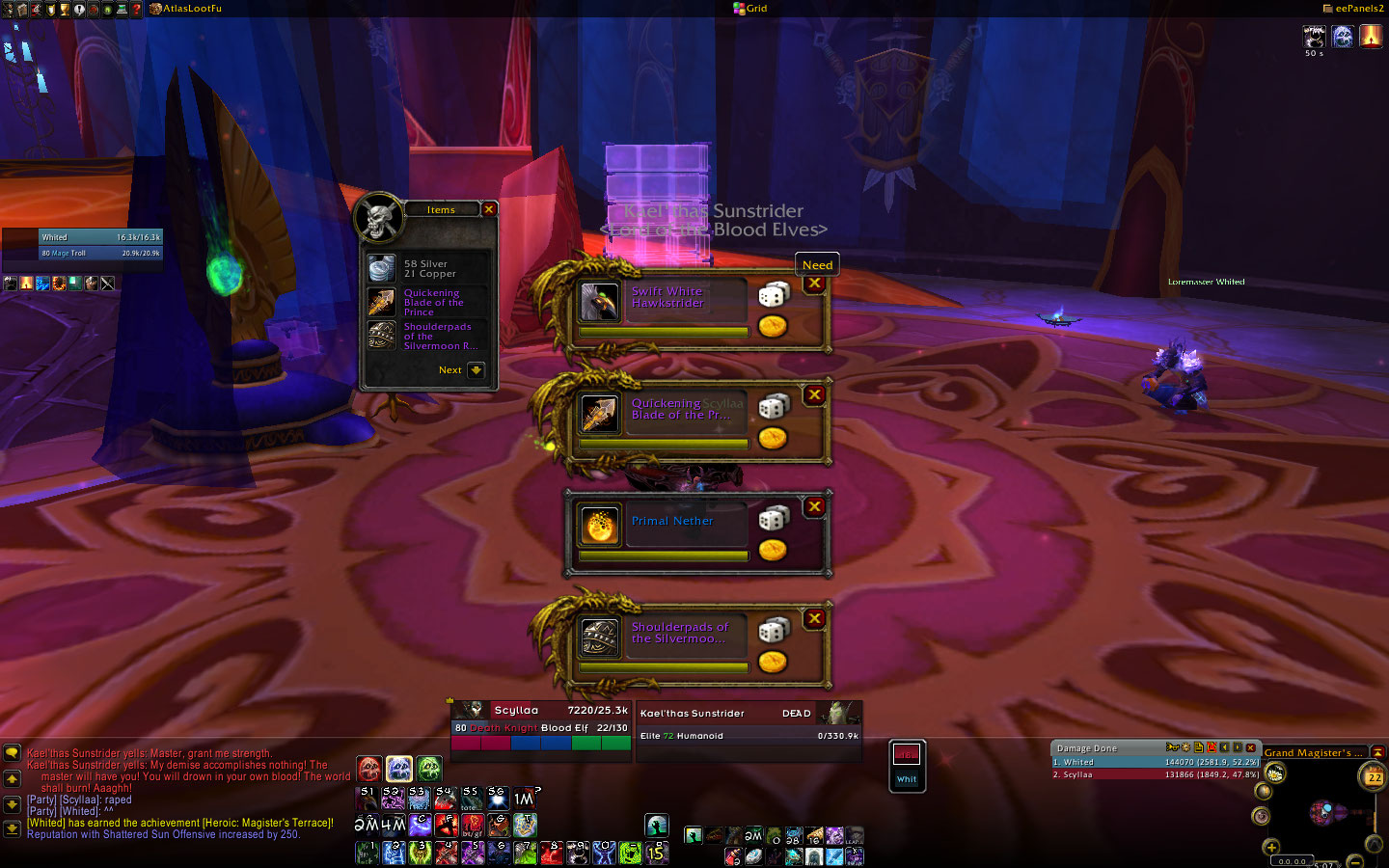1389x868 pixels.
Task: Roll Need dice on Quickening Blade of the Prince
Action: point(773,407)
